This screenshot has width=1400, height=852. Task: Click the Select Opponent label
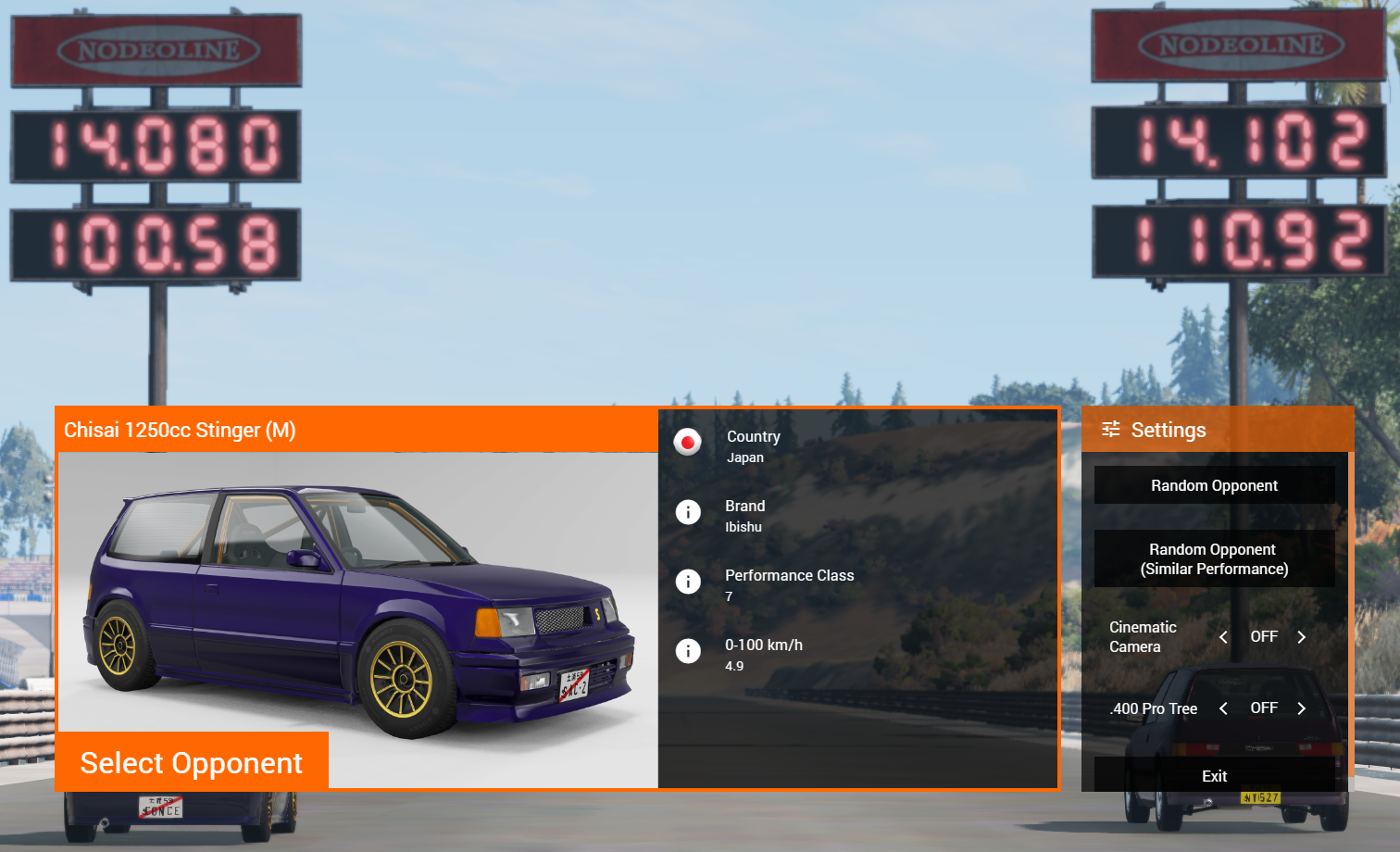192,762
